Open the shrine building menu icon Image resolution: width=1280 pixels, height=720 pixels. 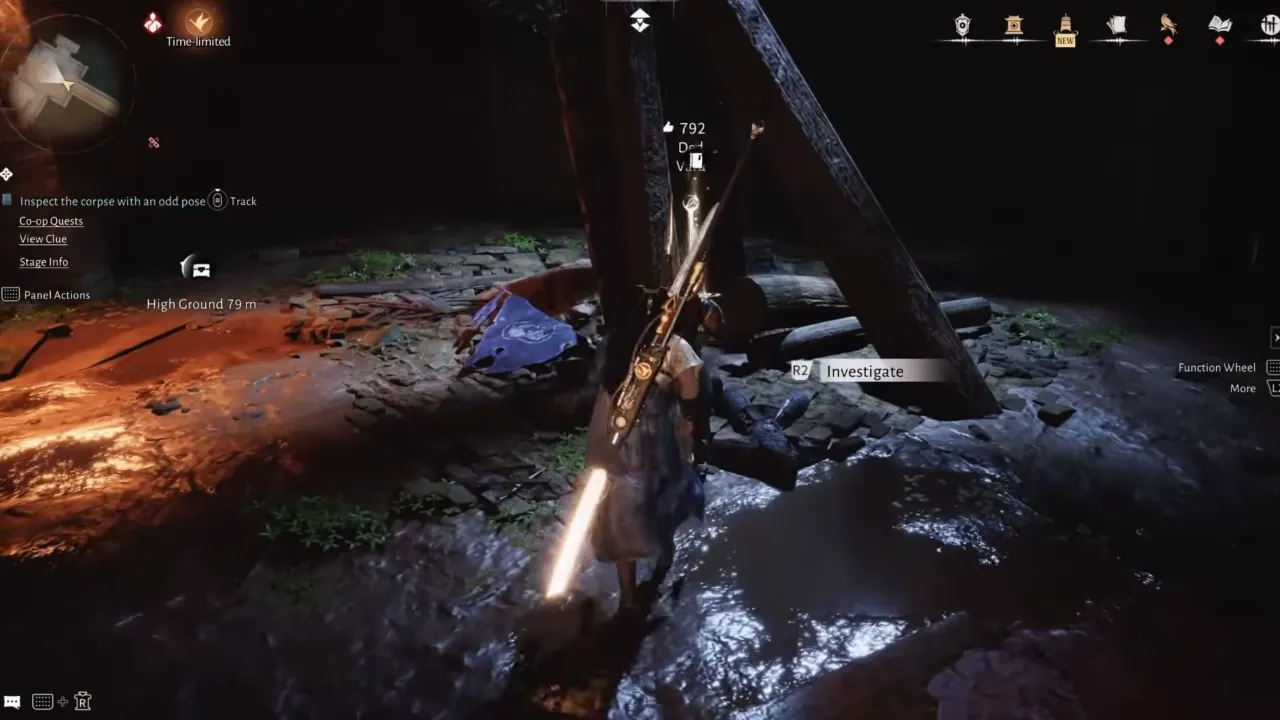click(1014, 25)
